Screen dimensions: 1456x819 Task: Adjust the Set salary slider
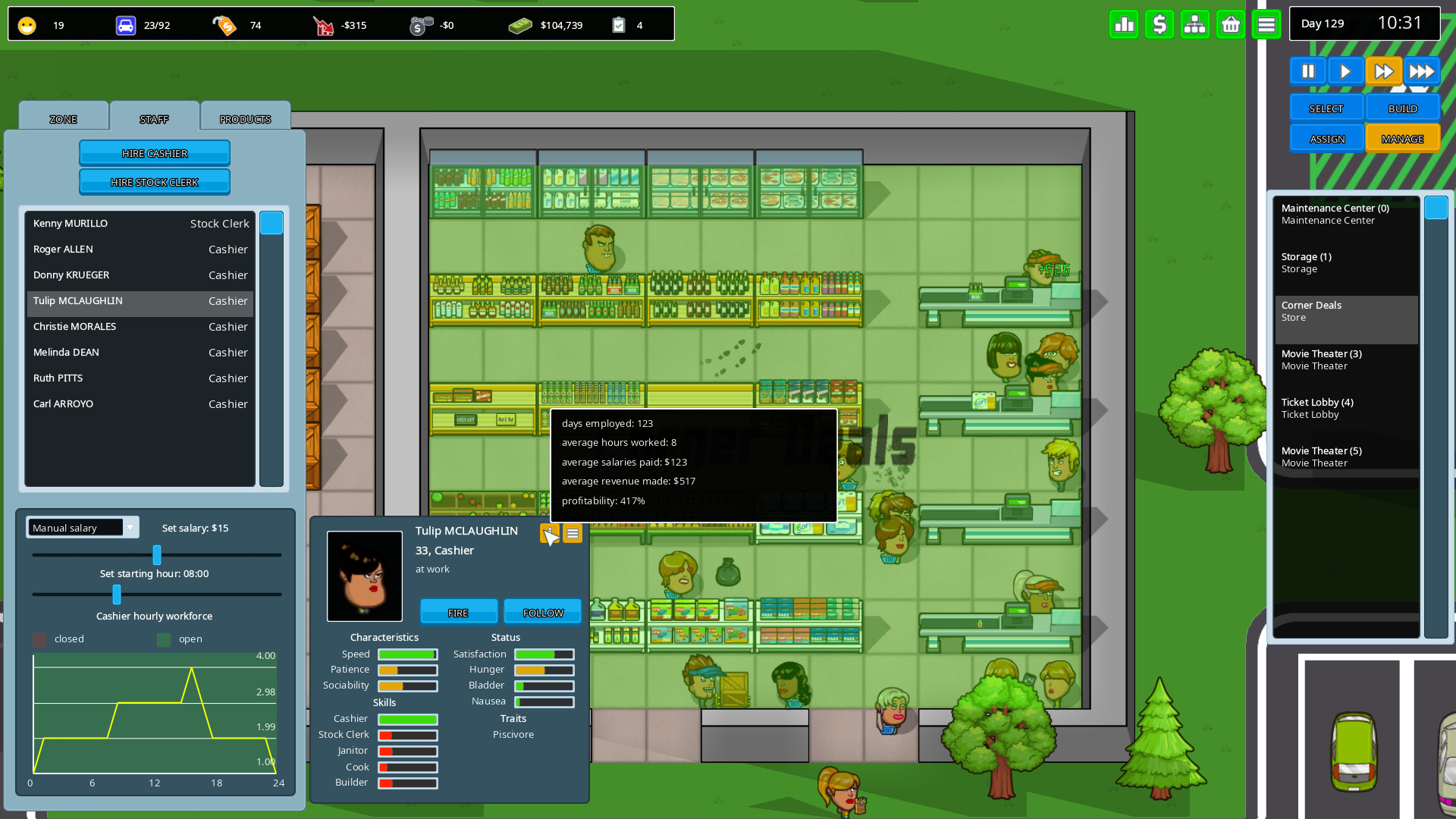coord(157,555)
